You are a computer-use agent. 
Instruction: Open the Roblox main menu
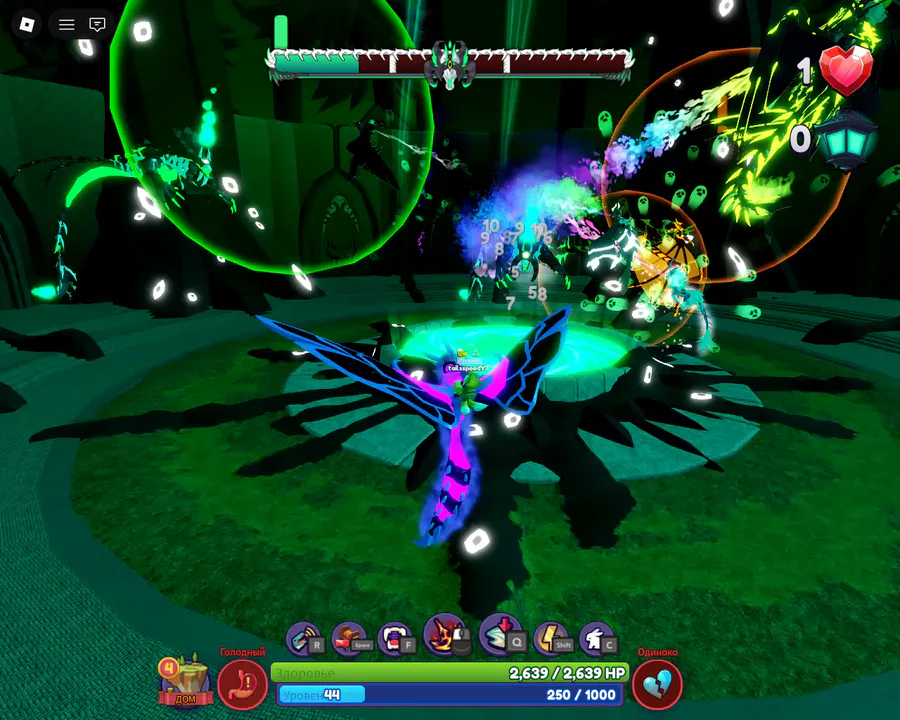click(27, 24)
